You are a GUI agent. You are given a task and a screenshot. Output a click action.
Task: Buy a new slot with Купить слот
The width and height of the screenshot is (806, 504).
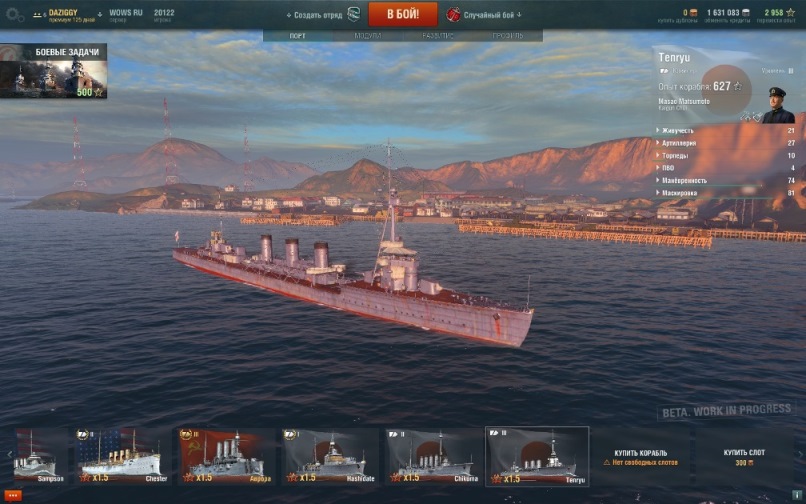coord(745,457)
